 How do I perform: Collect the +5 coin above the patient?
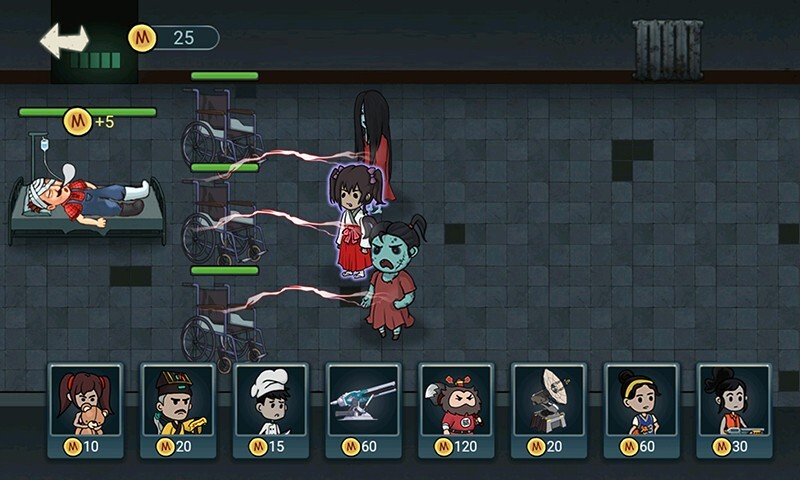pyautogui.click(x=78, y=122)
